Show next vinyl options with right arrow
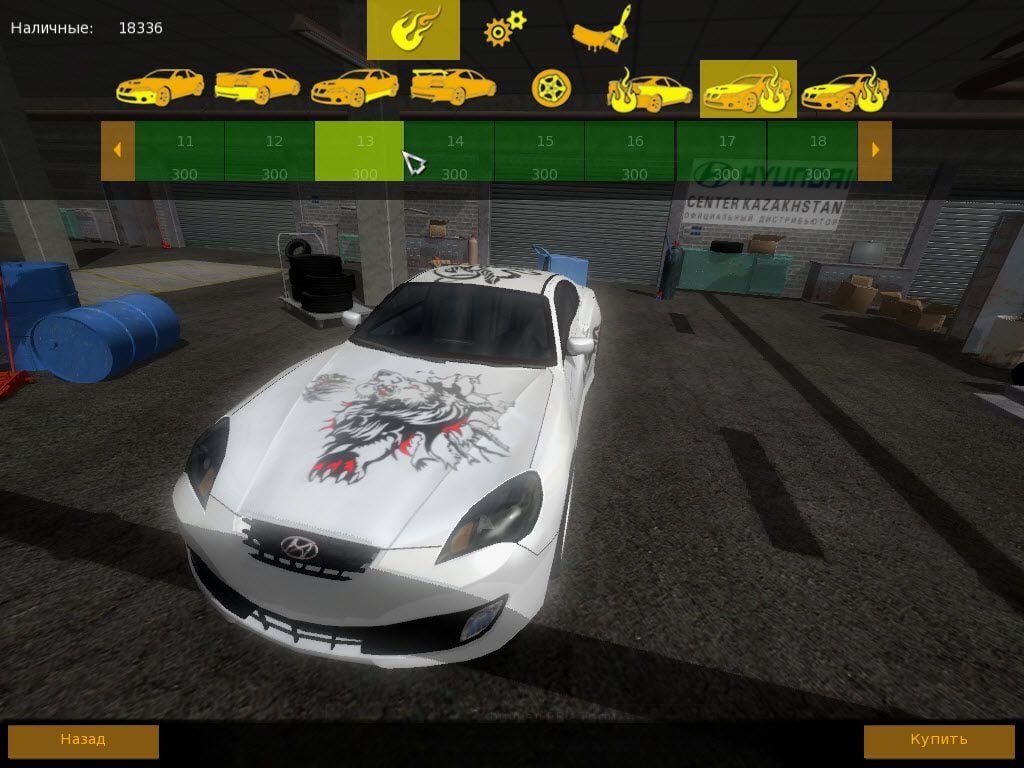 coord(875,151)
